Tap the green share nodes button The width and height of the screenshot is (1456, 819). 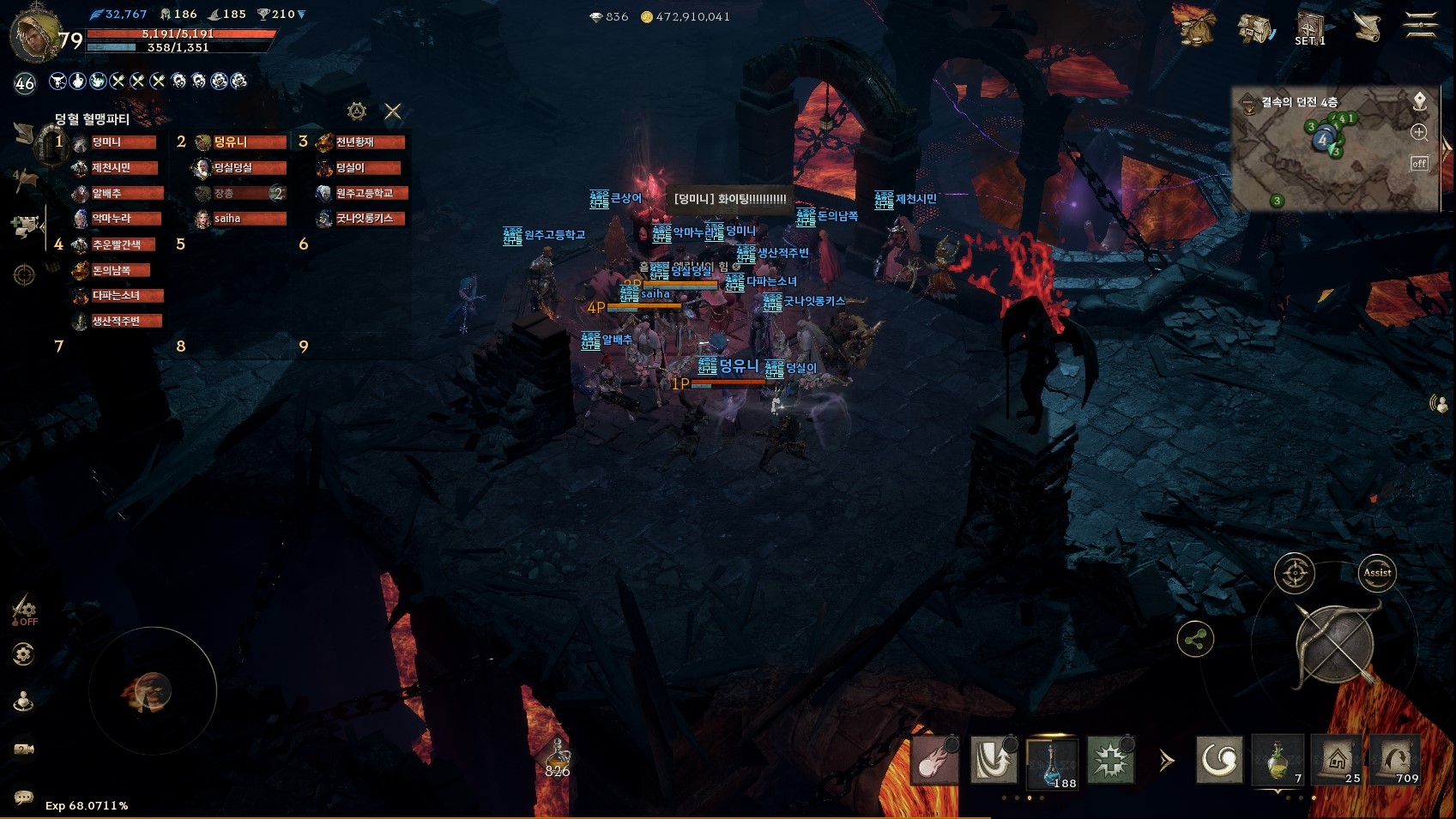(1195, 640)
